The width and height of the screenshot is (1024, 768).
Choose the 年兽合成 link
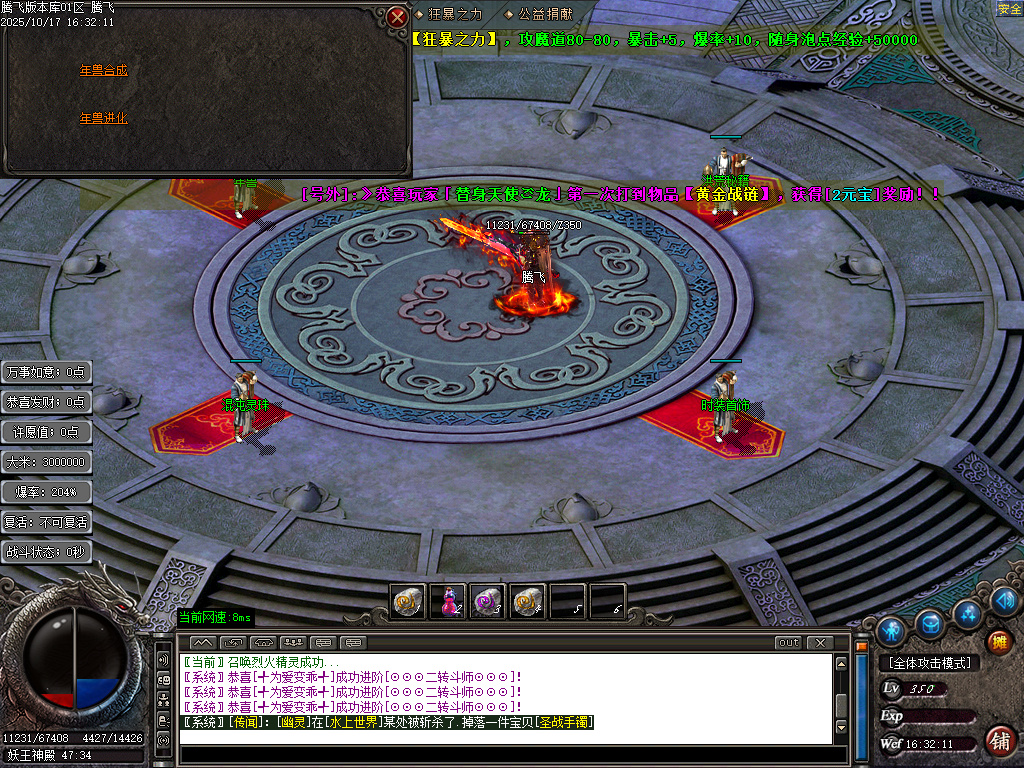(104, 71)
